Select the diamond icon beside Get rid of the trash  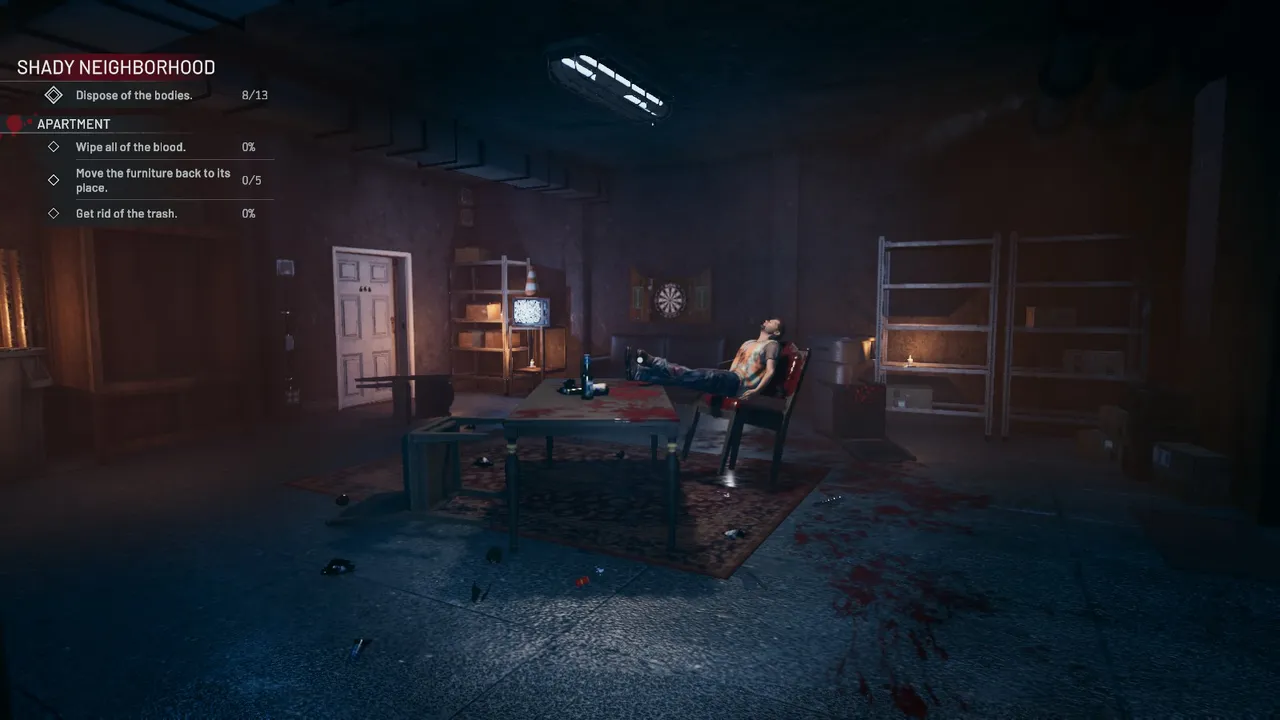(54, 213)
